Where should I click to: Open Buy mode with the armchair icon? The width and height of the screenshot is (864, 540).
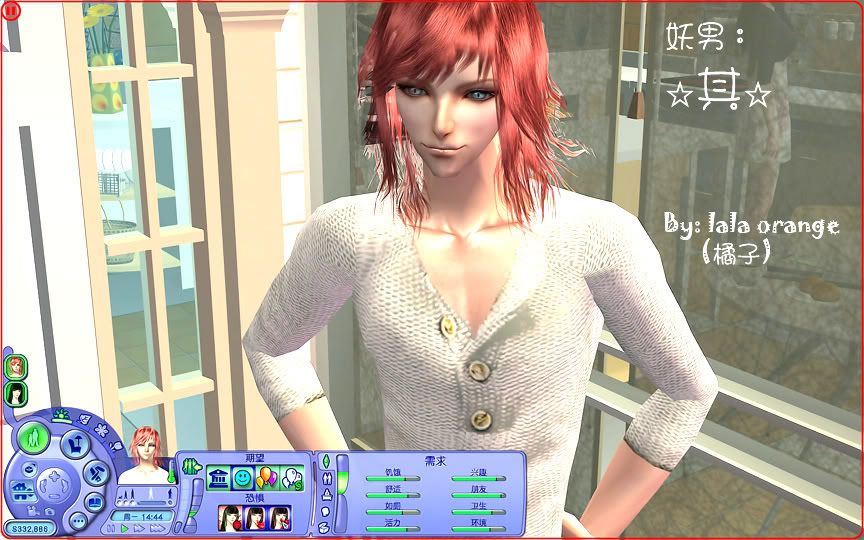coord(74,445)
